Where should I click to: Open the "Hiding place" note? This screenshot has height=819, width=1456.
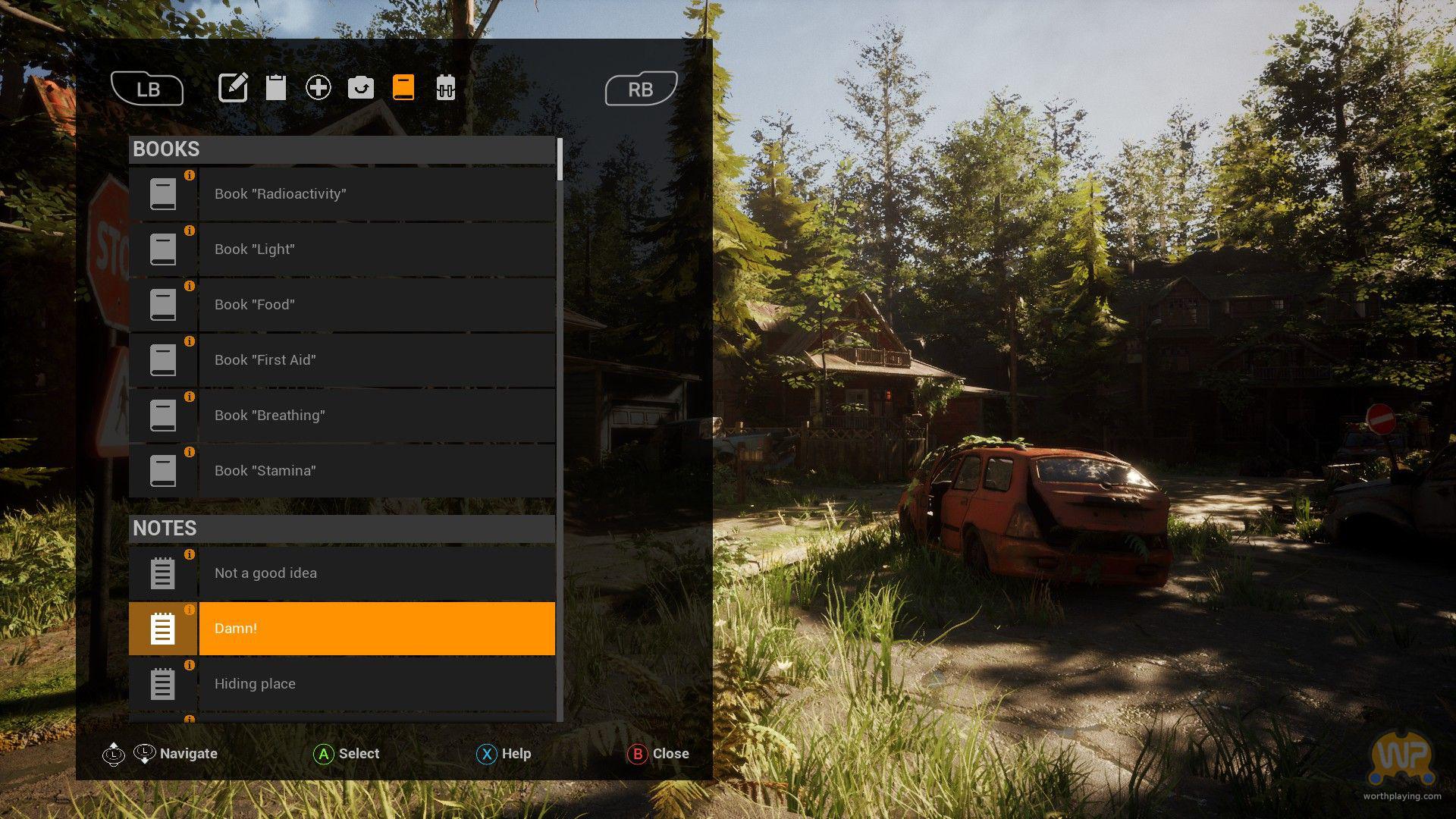point(343,684)
